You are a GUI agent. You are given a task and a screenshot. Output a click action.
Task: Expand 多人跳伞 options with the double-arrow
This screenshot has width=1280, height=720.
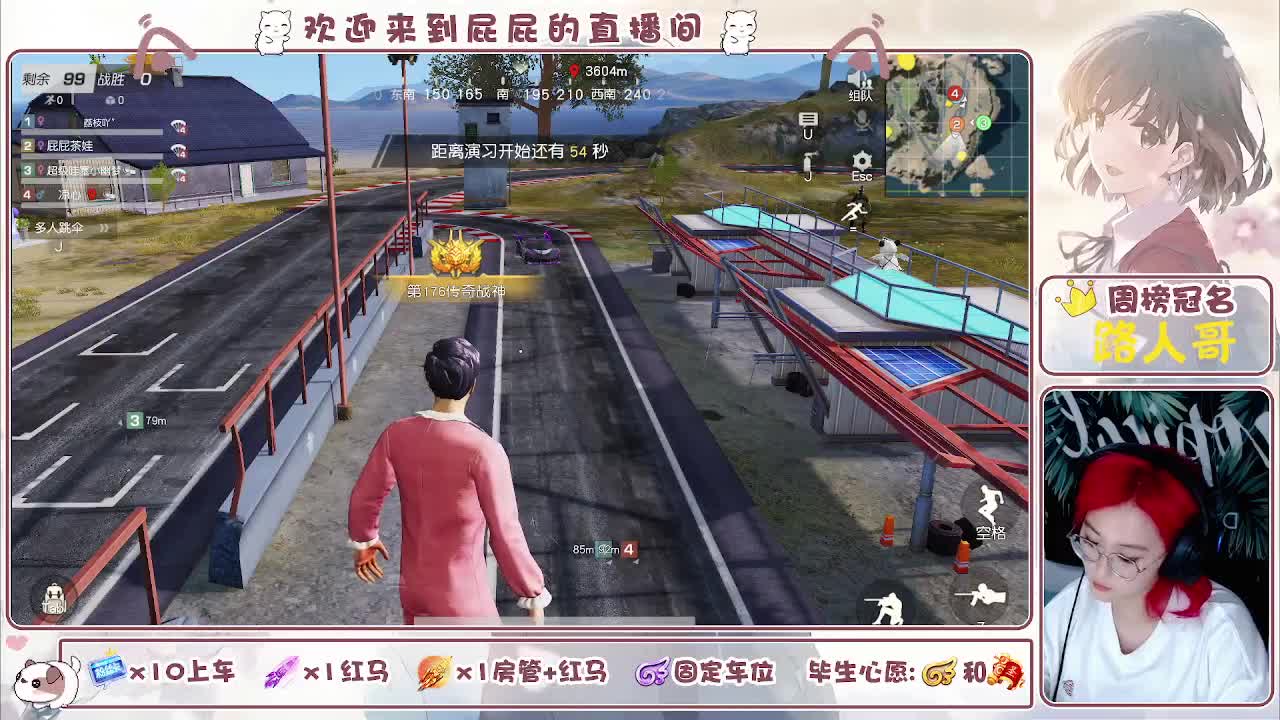click(104, 228)
